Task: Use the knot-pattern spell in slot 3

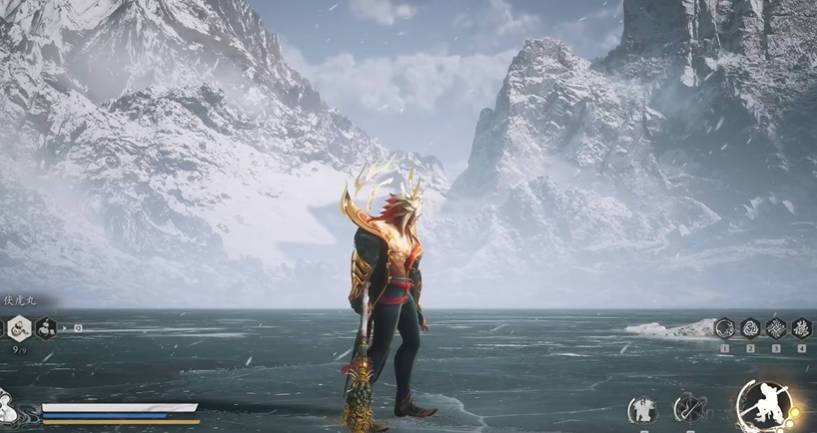Action: pyautogui.click(x=776, y=328)
